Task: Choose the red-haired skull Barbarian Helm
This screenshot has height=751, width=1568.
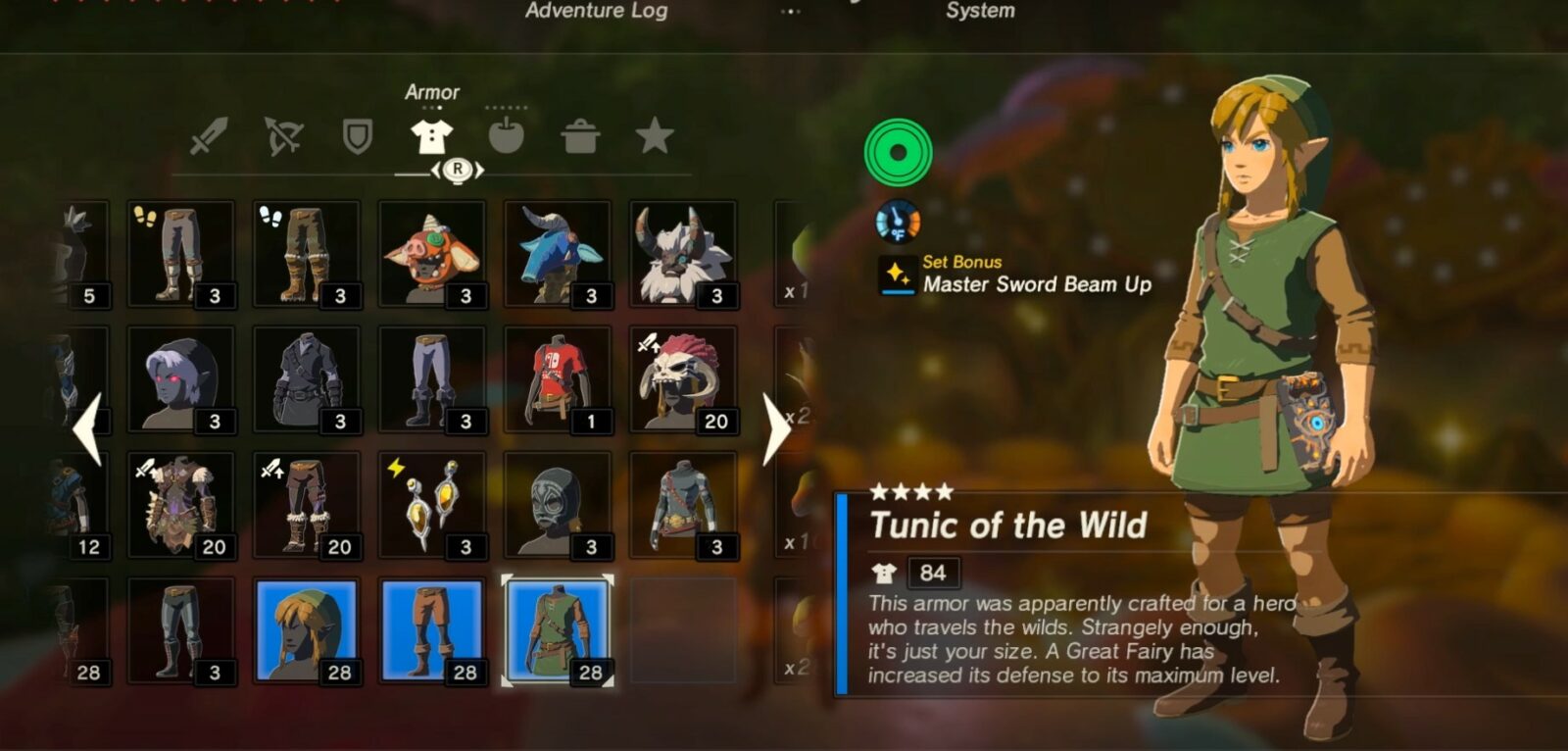Action: 683,380
